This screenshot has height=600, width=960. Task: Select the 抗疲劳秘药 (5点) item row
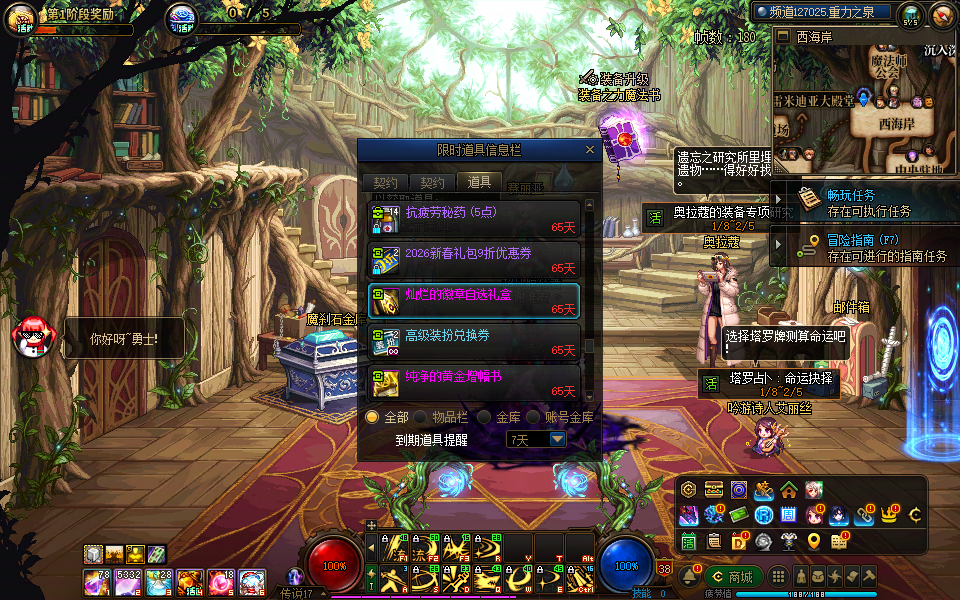click(474, 220)
